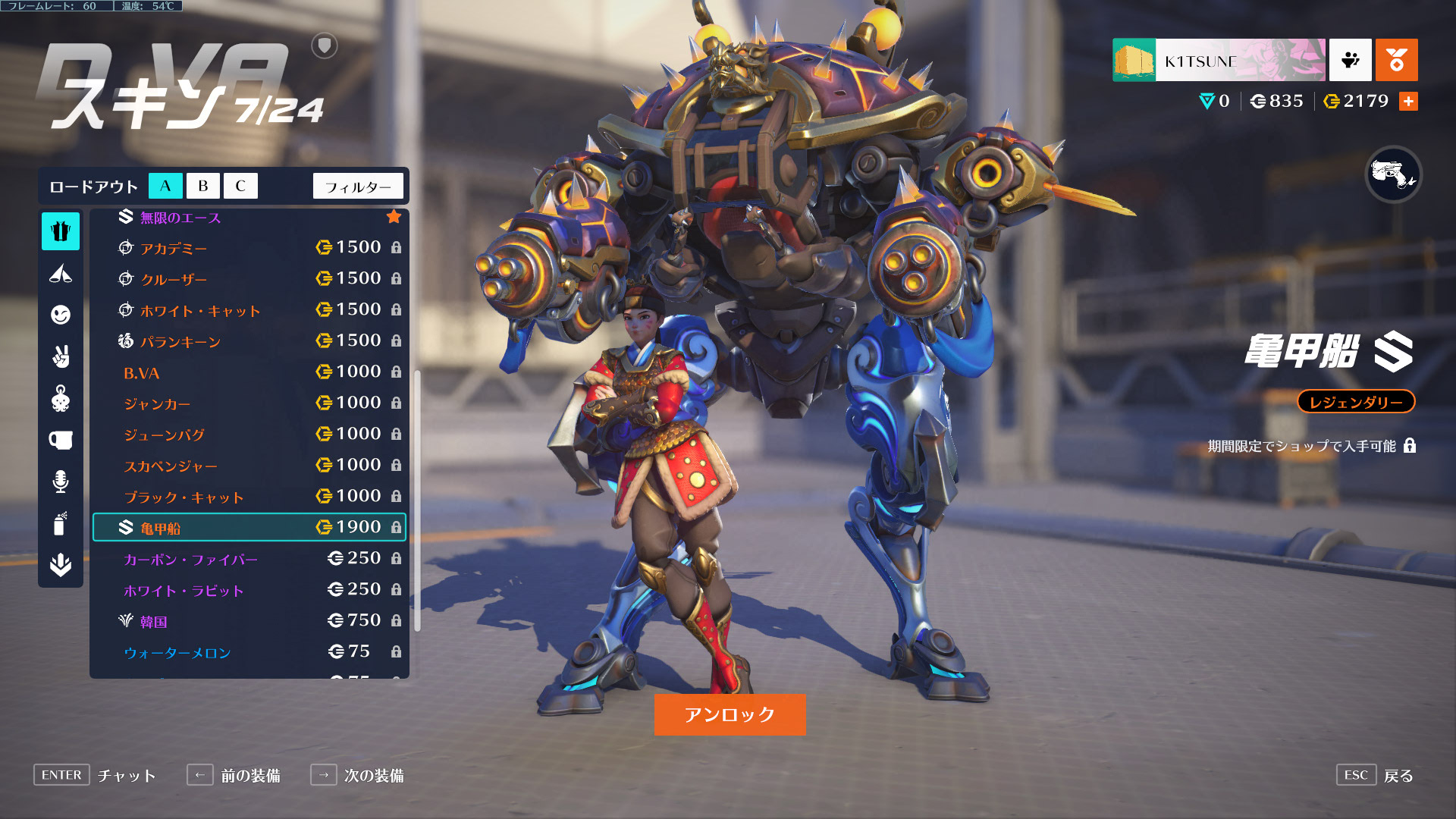The height and width of the screenshot is (819, 1456).
Task: Switch to loadout B
Action: (202, 186)
